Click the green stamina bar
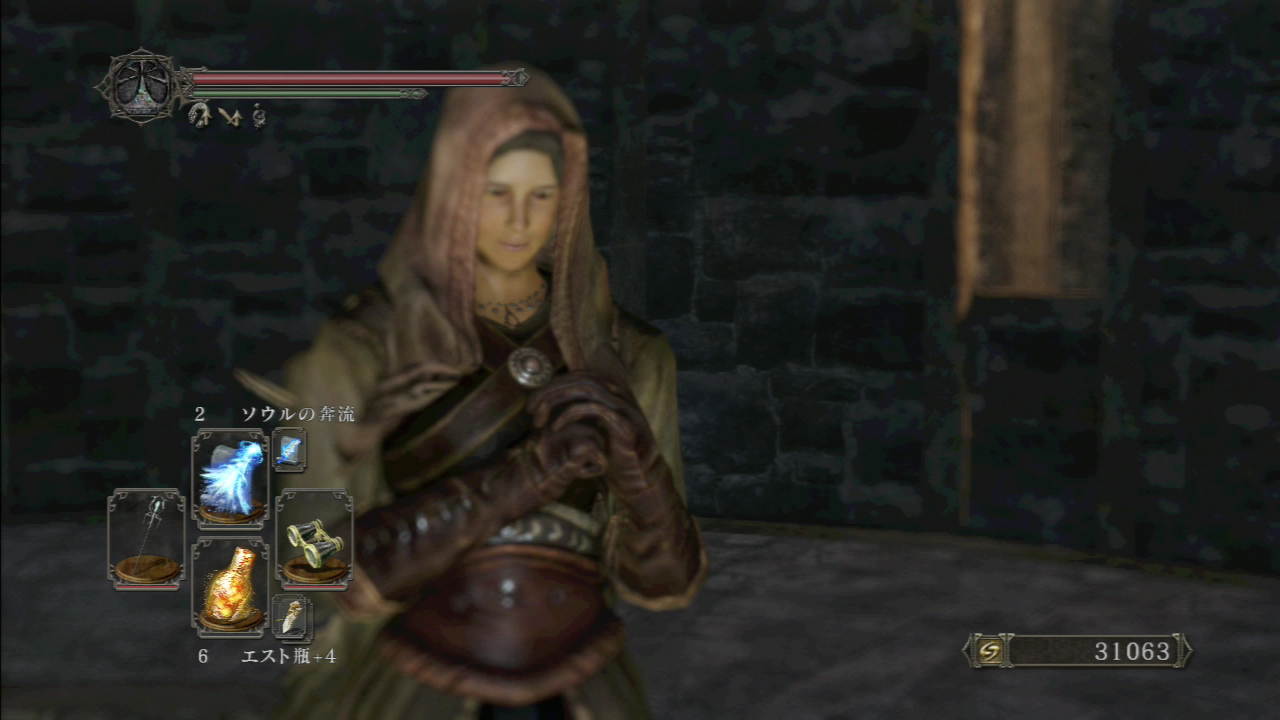The image size is (1280, 720). coord(300,91)
